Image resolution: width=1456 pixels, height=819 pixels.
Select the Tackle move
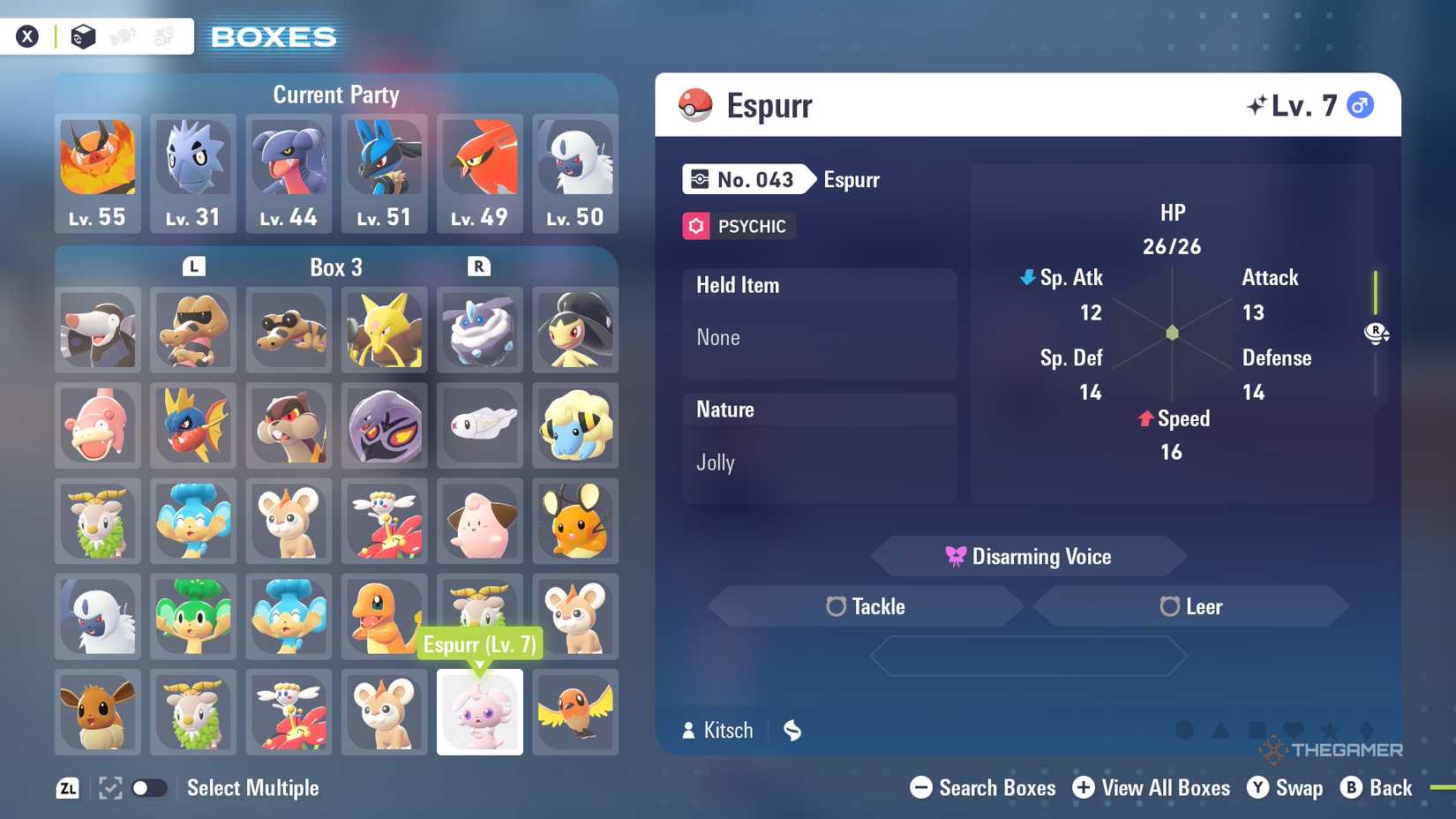866,606
